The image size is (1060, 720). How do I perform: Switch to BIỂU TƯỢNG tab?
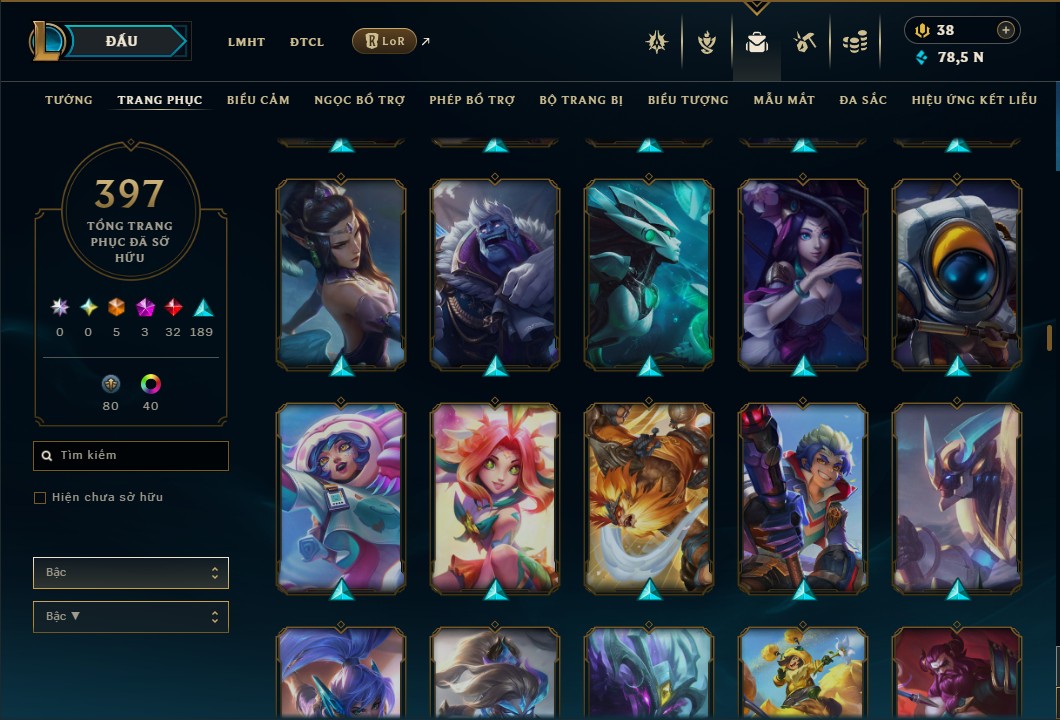[688, 100]
